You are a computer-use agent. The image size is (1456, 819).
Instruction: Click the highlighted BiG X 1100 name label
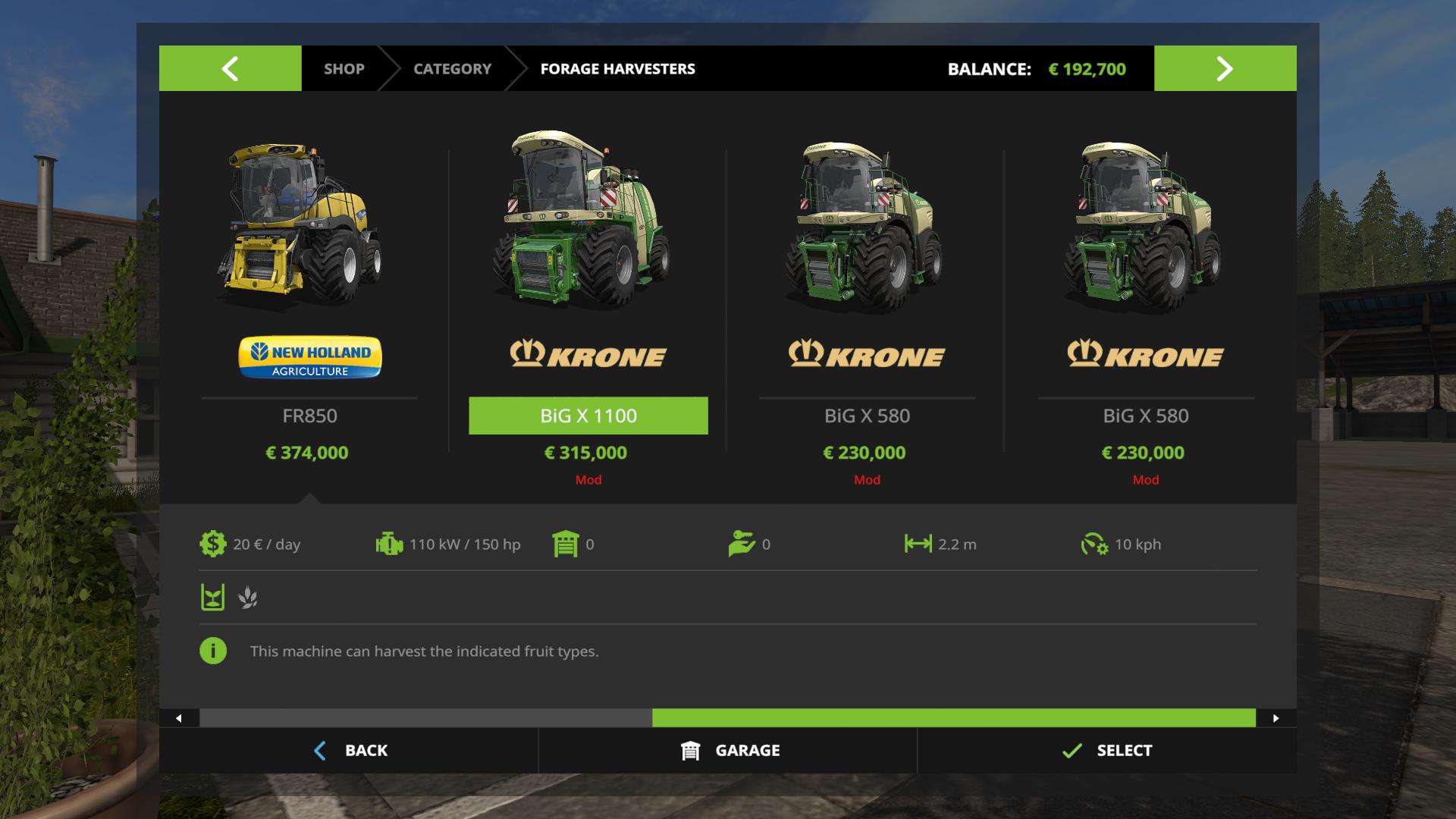click(x=588, y=416)
